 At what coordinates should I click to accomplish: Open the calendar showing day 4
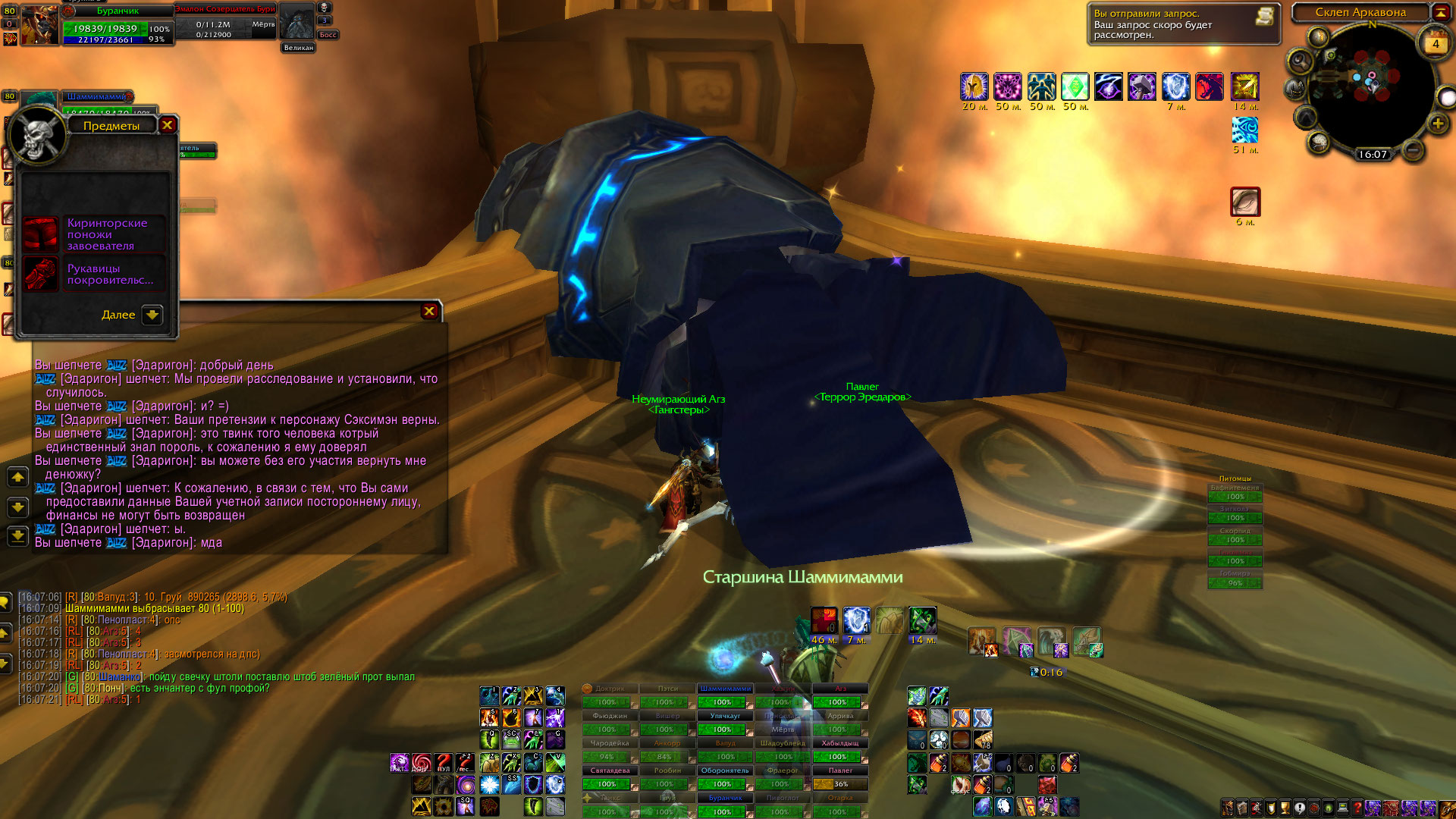[x=1435, y=42]
